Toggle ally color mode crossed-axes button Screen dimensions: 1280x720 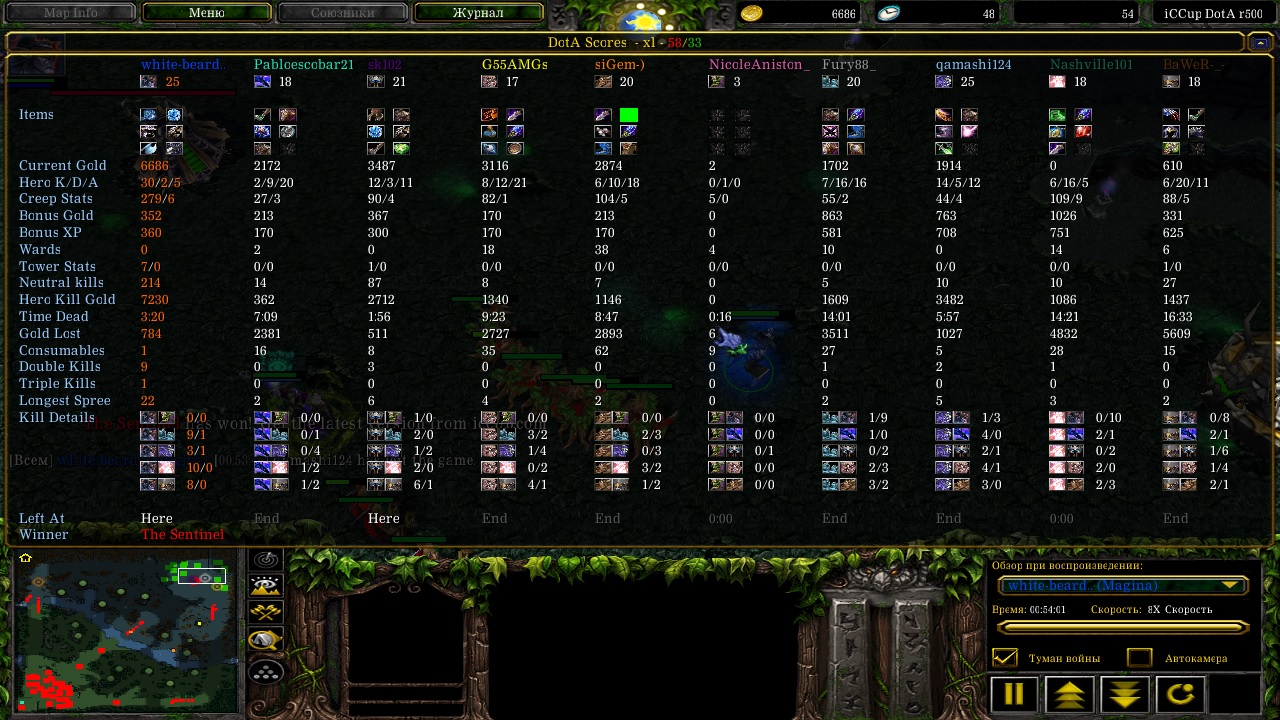266,613
